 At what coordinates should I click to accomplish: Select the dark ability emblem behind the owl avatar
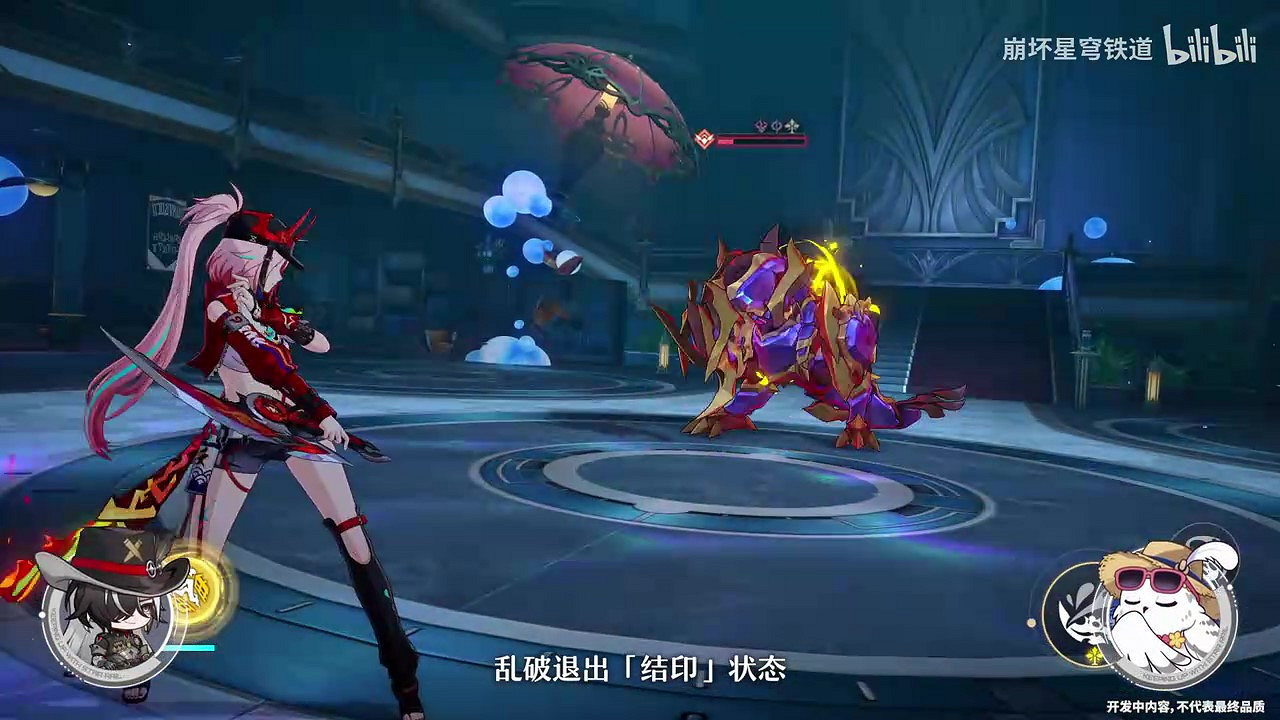[x=1079, y=618]
